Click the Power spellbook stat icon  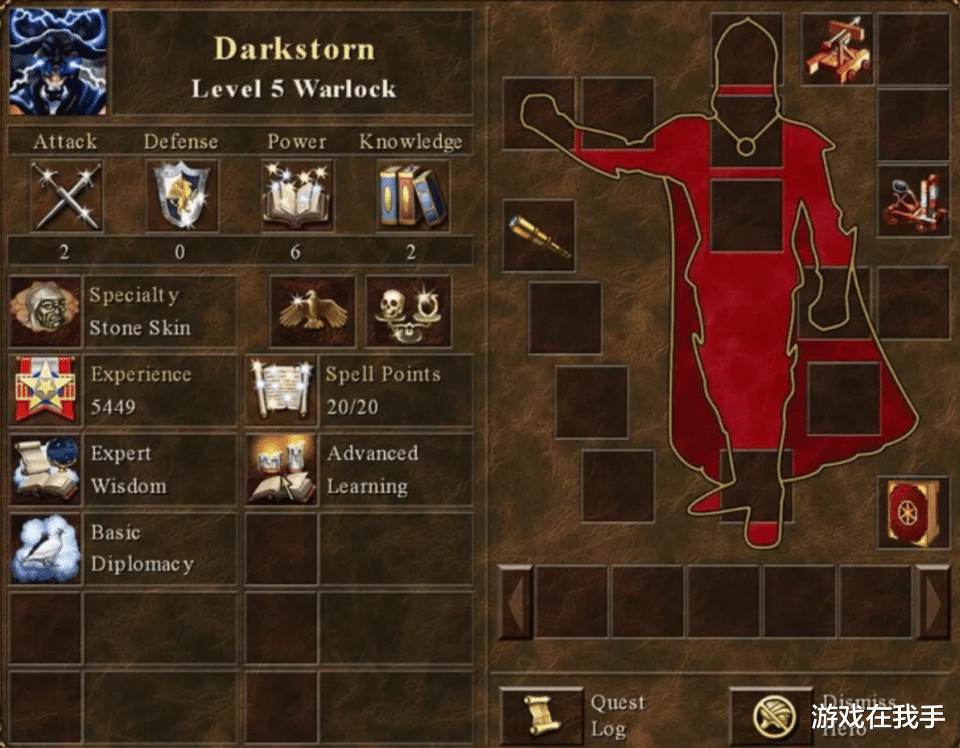297,196
